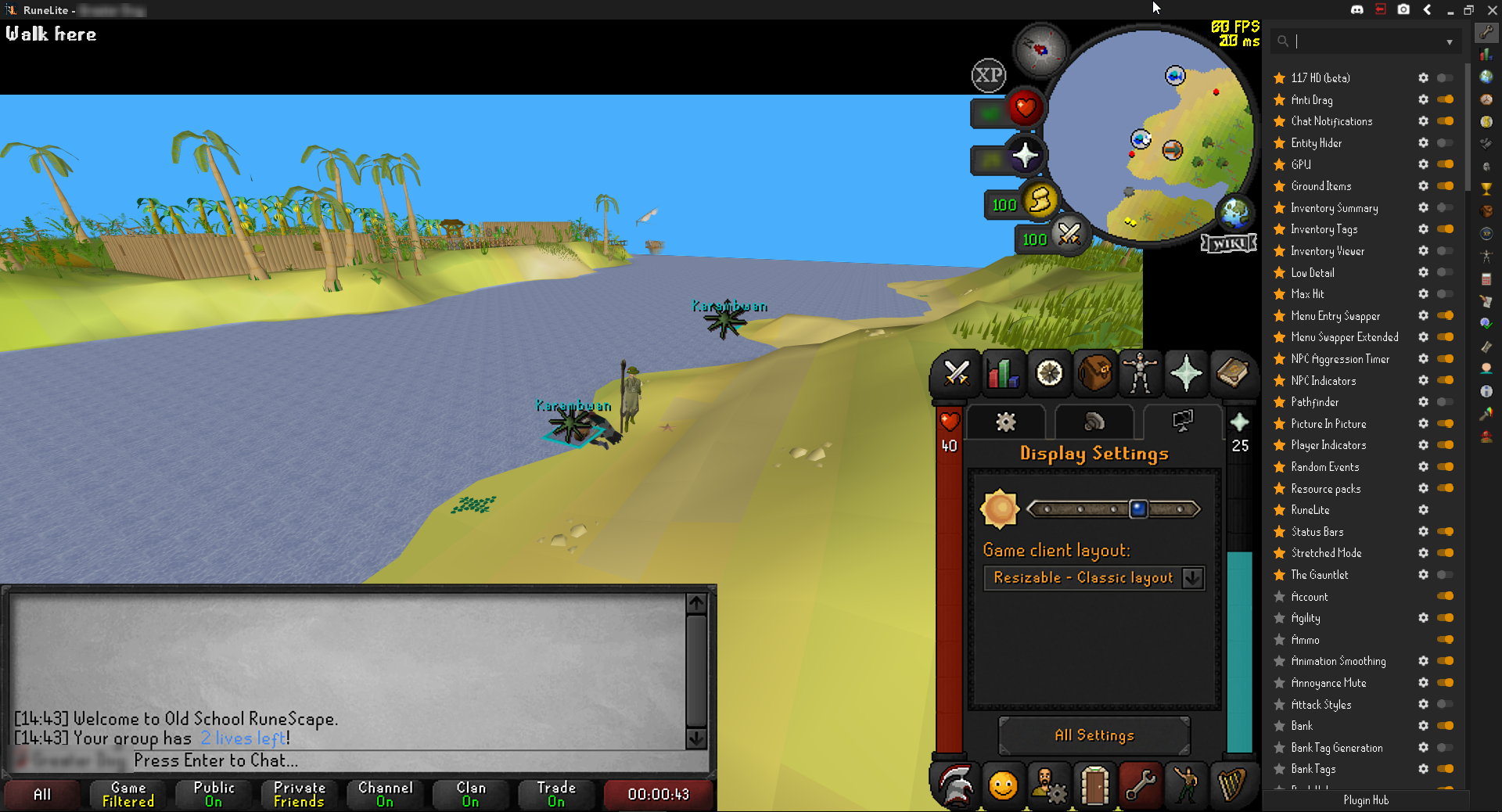
Task: Open the Music player harp tab
Action: (x=1231, y=786)
